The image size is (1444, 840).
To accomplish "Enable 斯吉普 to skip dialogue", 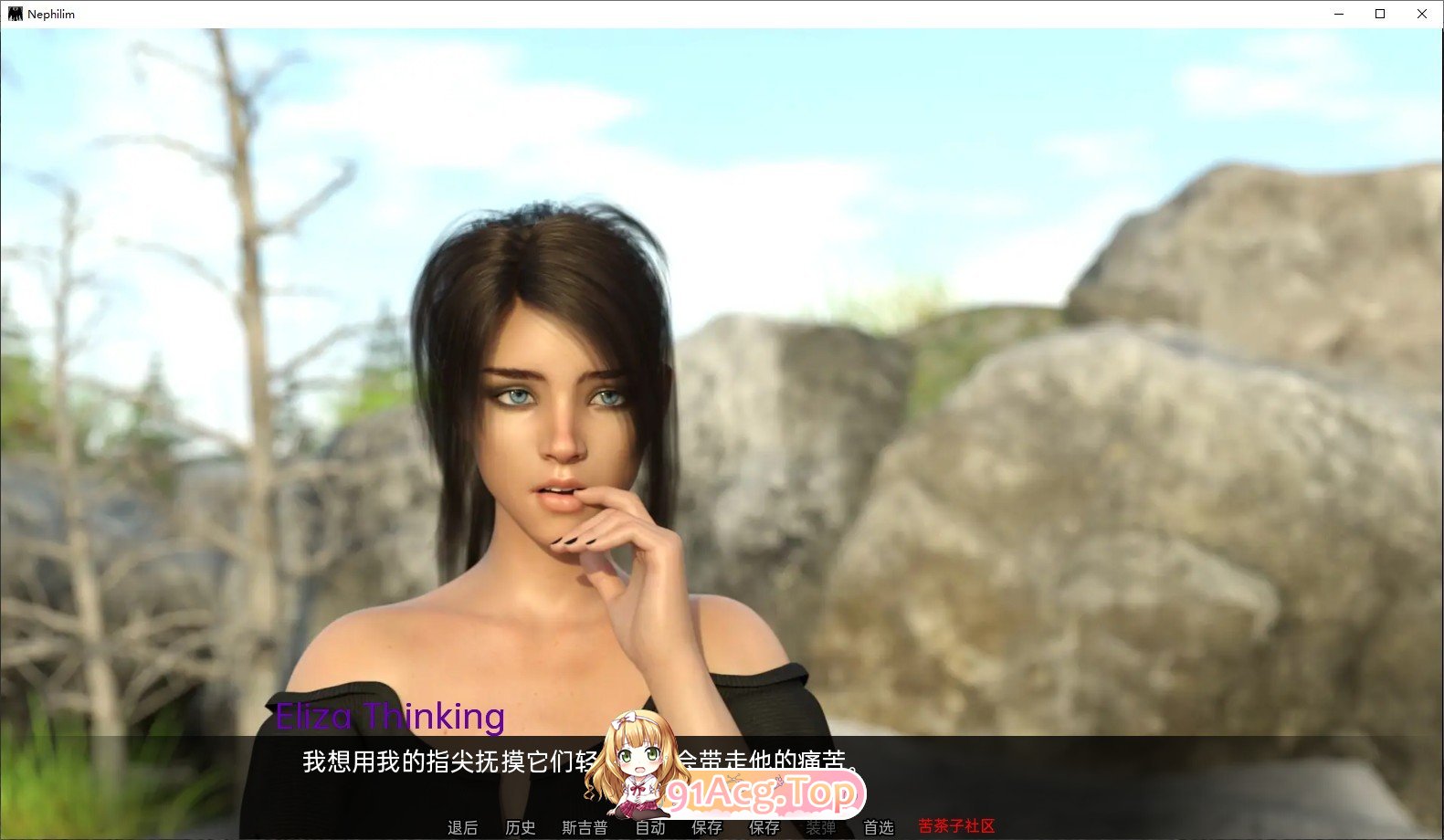I will (x=585, y=827).
